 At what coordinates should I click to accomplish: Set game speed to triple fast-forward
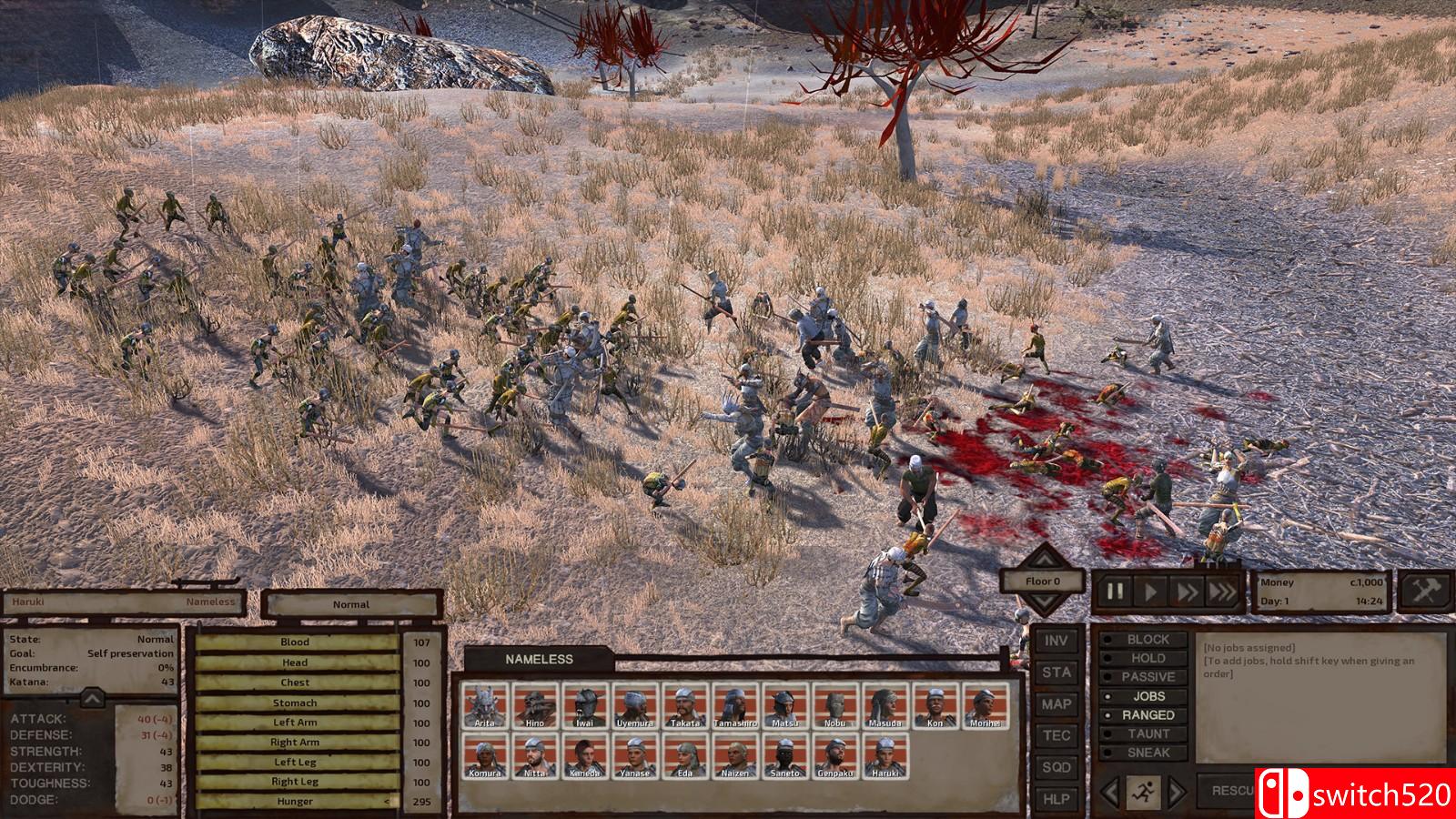tap(1222, 591)
